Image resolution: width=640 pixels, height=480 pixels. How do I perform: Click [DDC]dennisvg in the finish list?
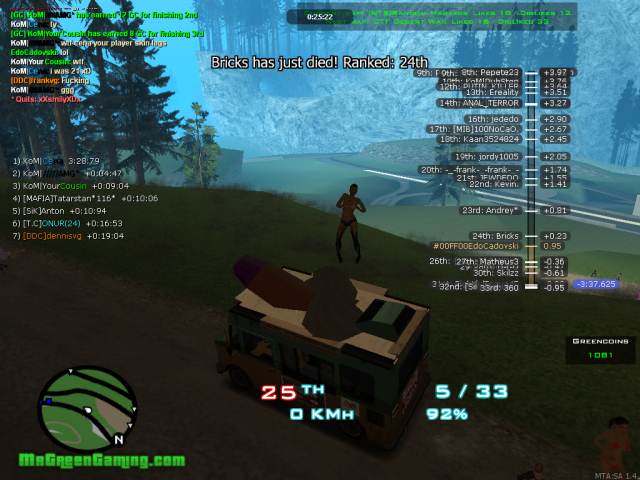64,237
